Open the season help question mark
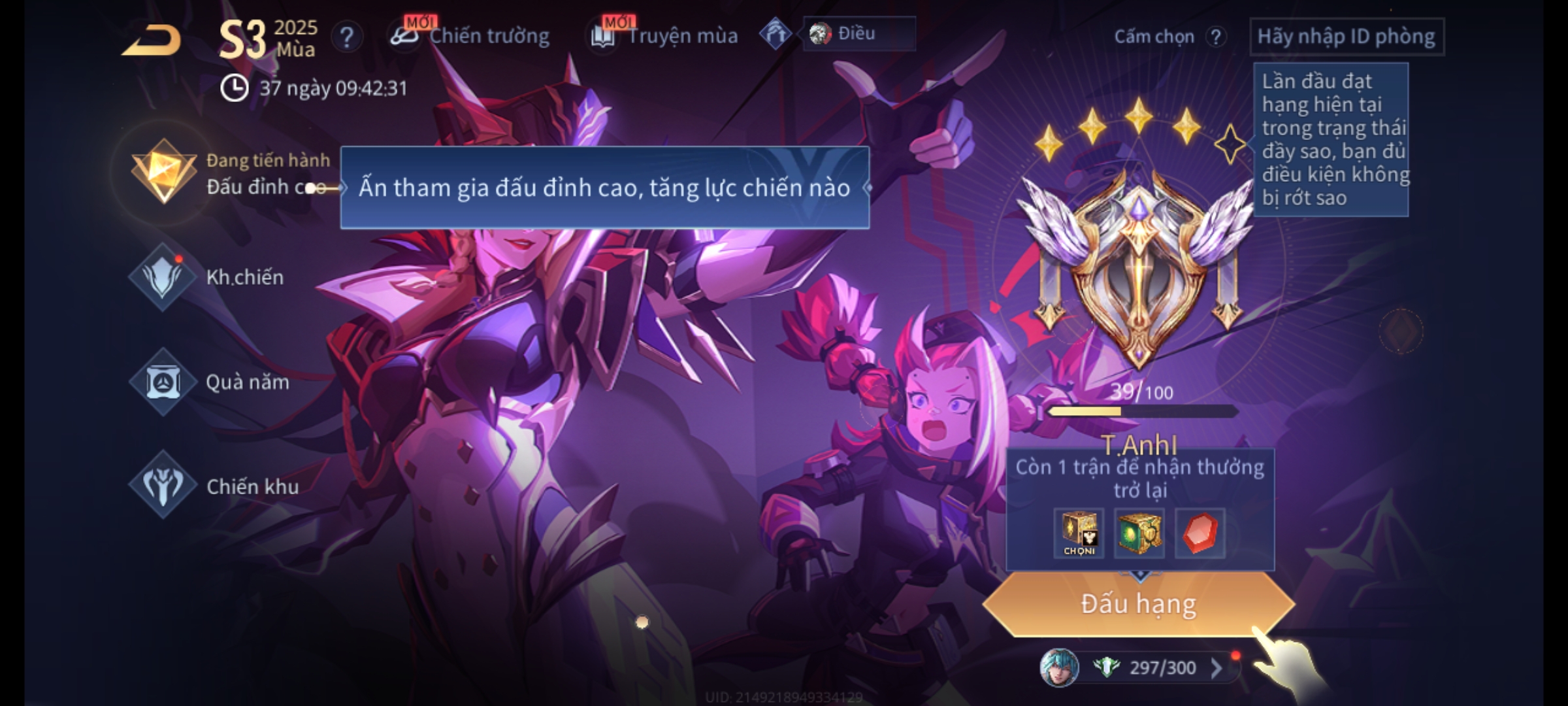This screenshot has width=1568, height=706. point(346,37)
